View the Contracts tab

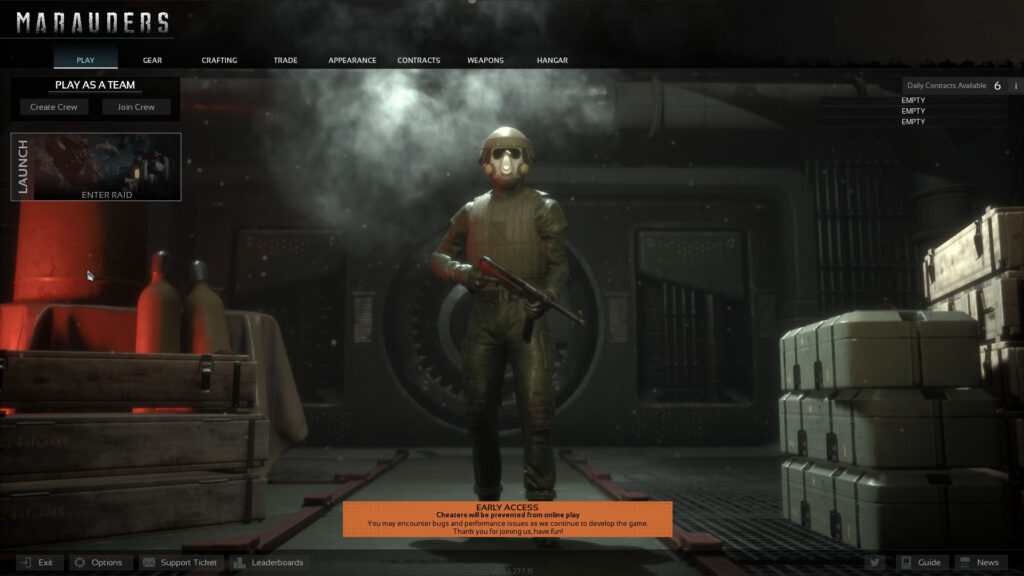[418, 60]
